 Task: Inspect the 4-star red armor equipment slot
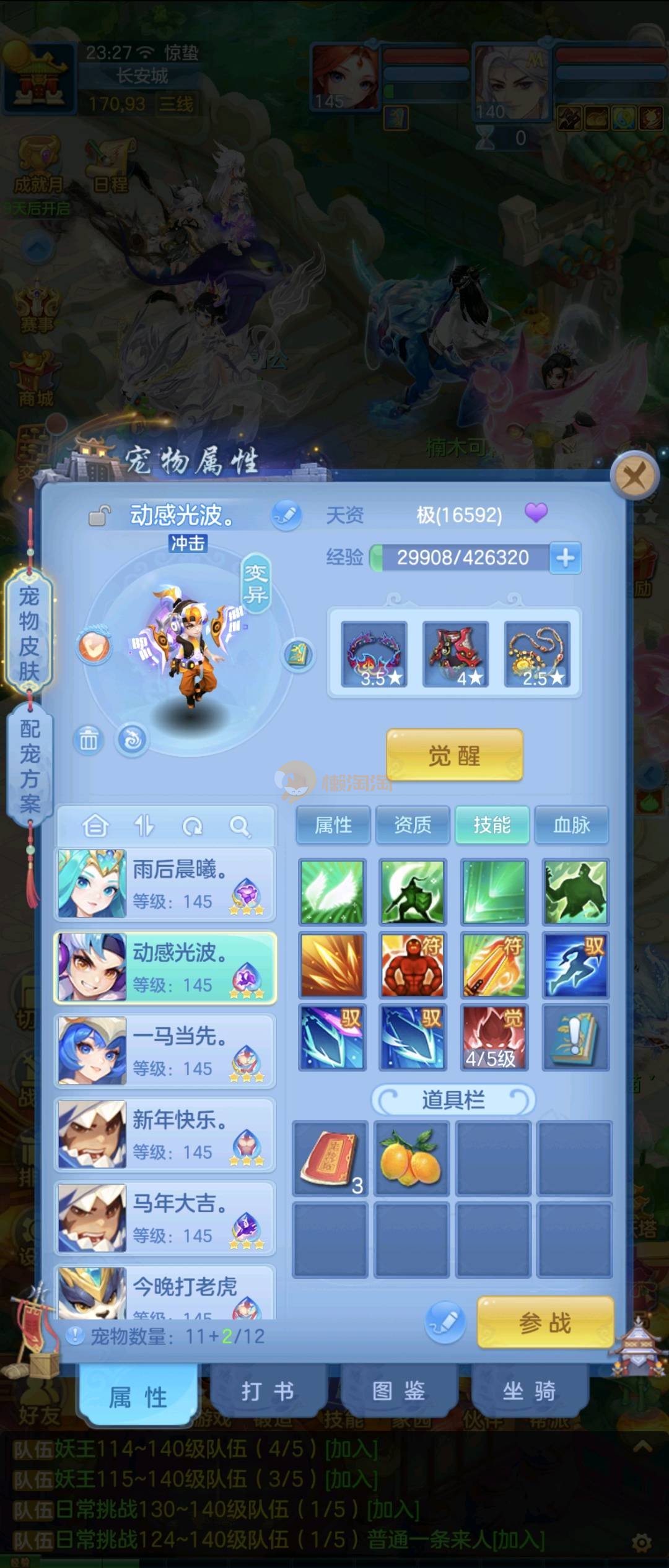[x=455, y=655]
